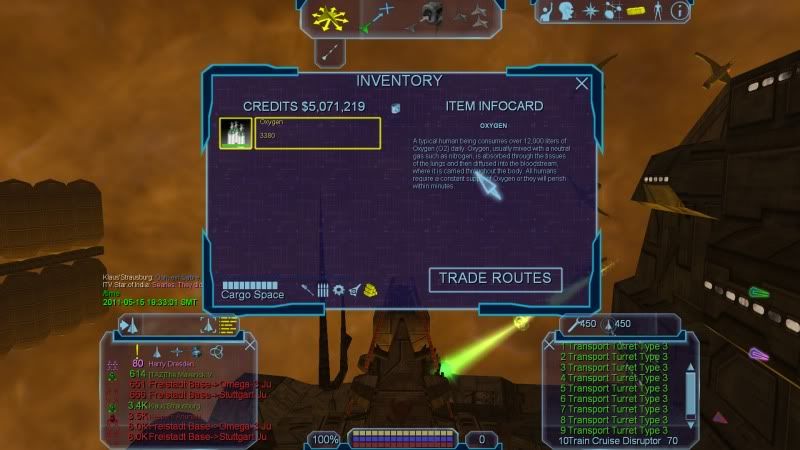Close the contact list panel
Image resolution: width=800 pixels, height=450 pixels.
click(250, 344)
